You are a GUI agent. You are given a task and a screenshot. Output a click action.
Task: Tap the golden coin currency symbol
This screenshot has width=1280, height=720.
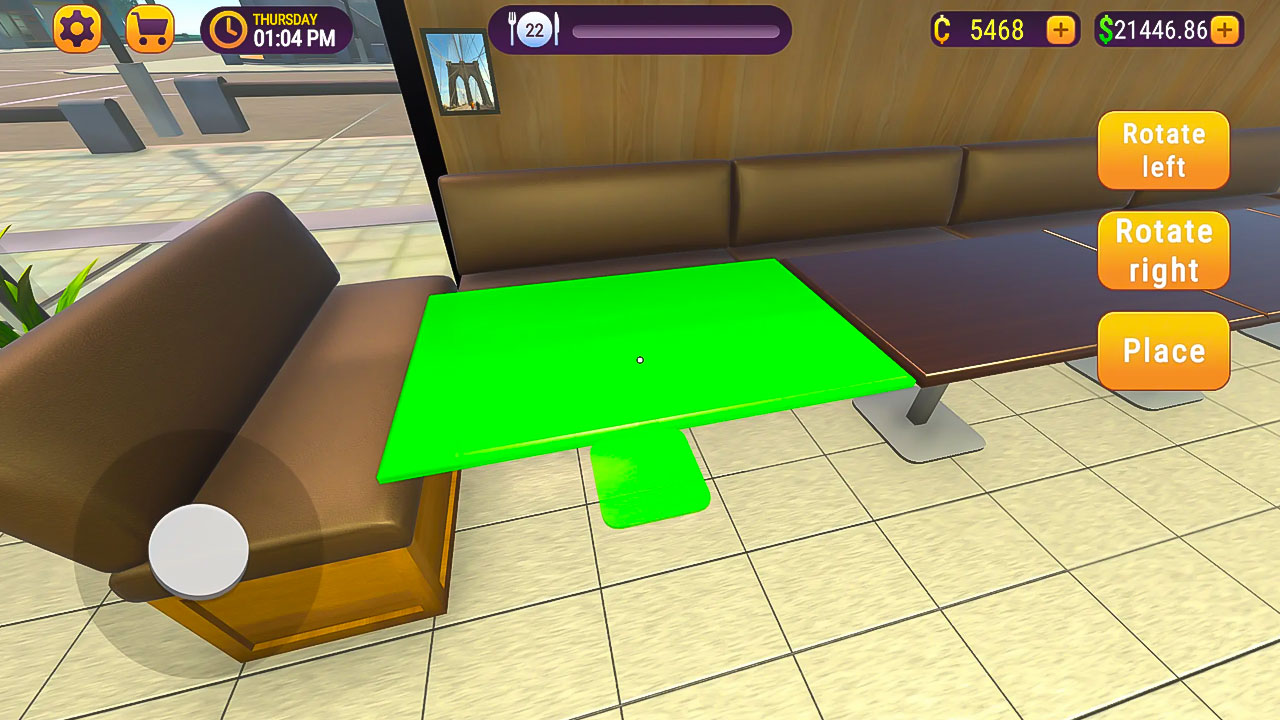[x=941, y=30]
